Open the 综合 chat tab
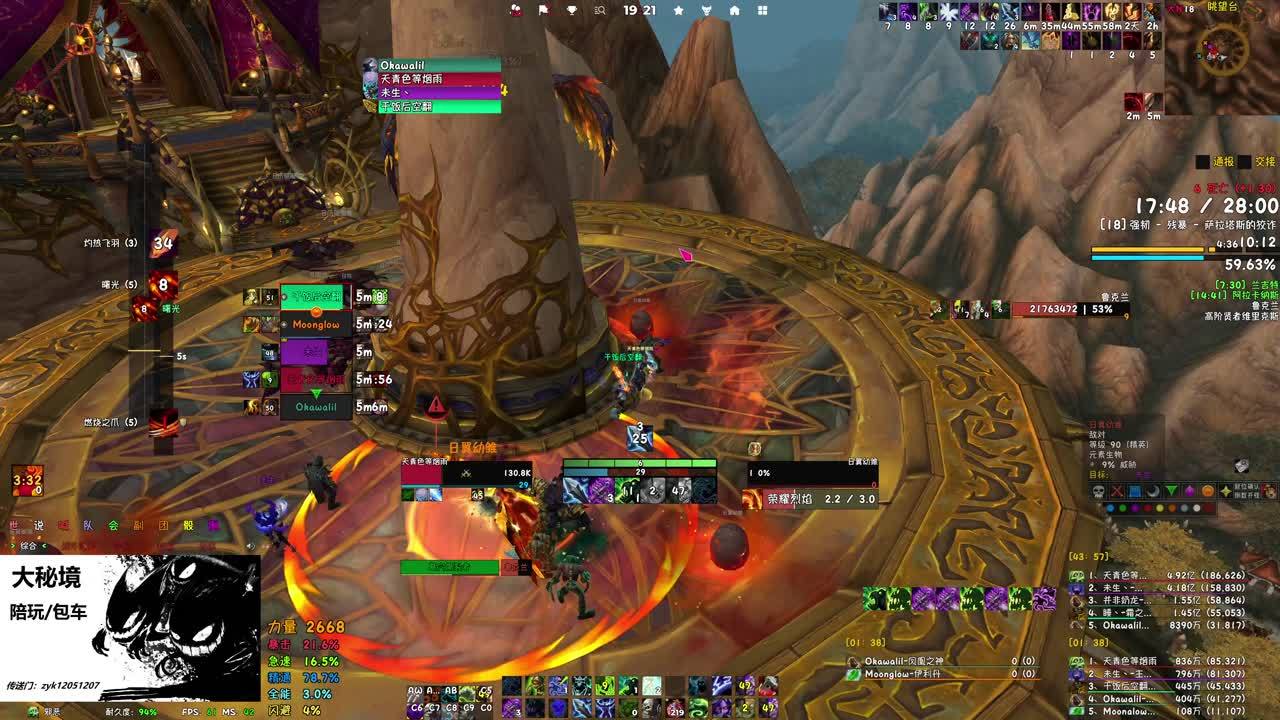 point(26,546)
